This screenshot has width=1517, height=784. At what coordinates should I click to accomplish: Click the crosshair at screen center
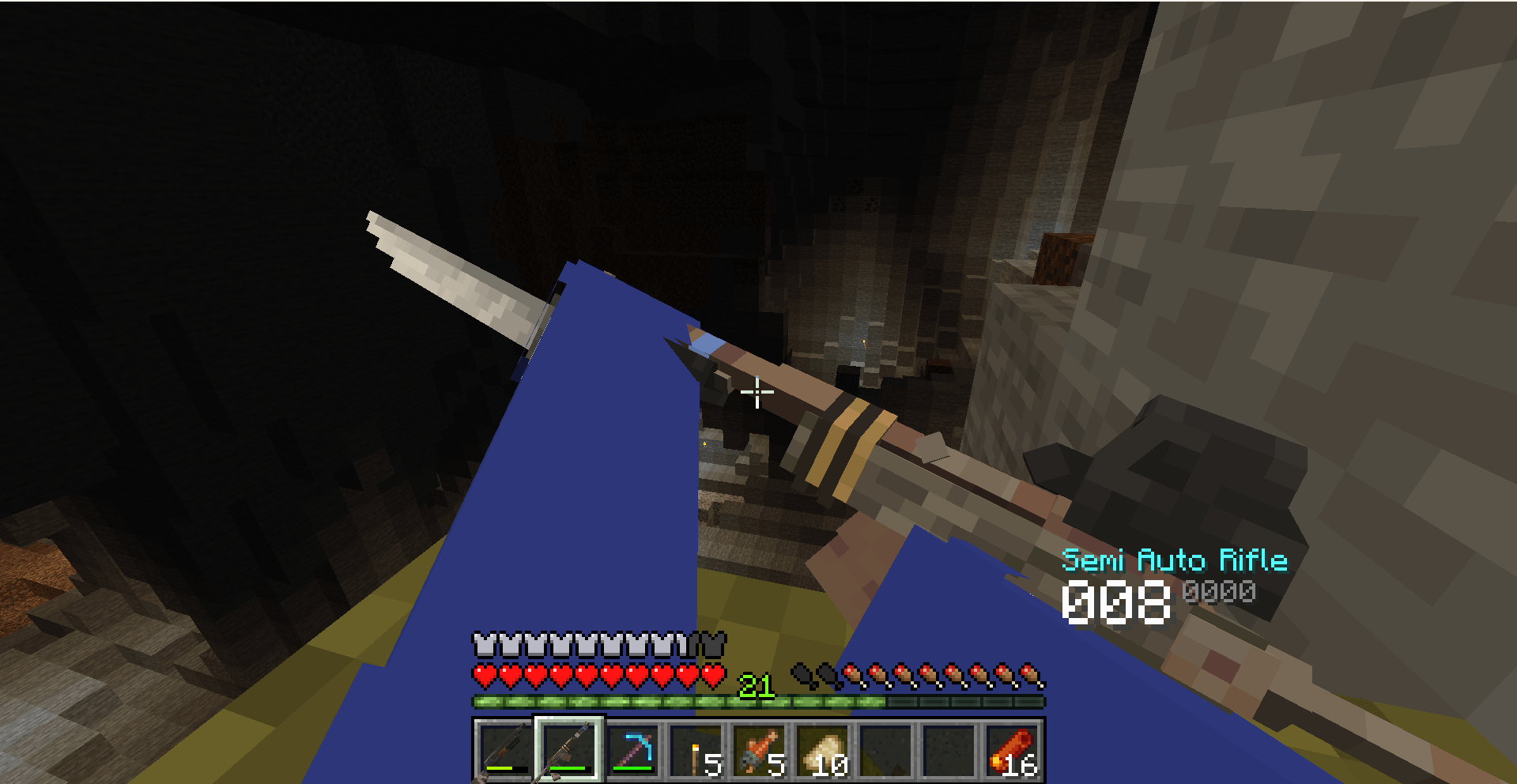tap(757, 392)
